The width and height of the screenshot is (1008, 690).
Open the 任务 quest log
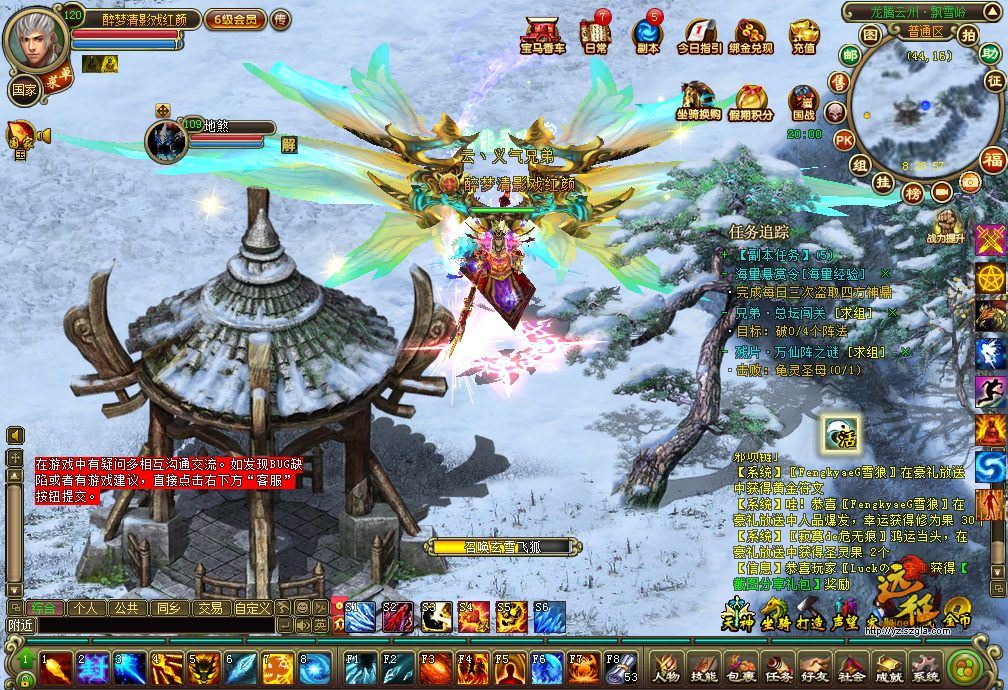[778, 668]
